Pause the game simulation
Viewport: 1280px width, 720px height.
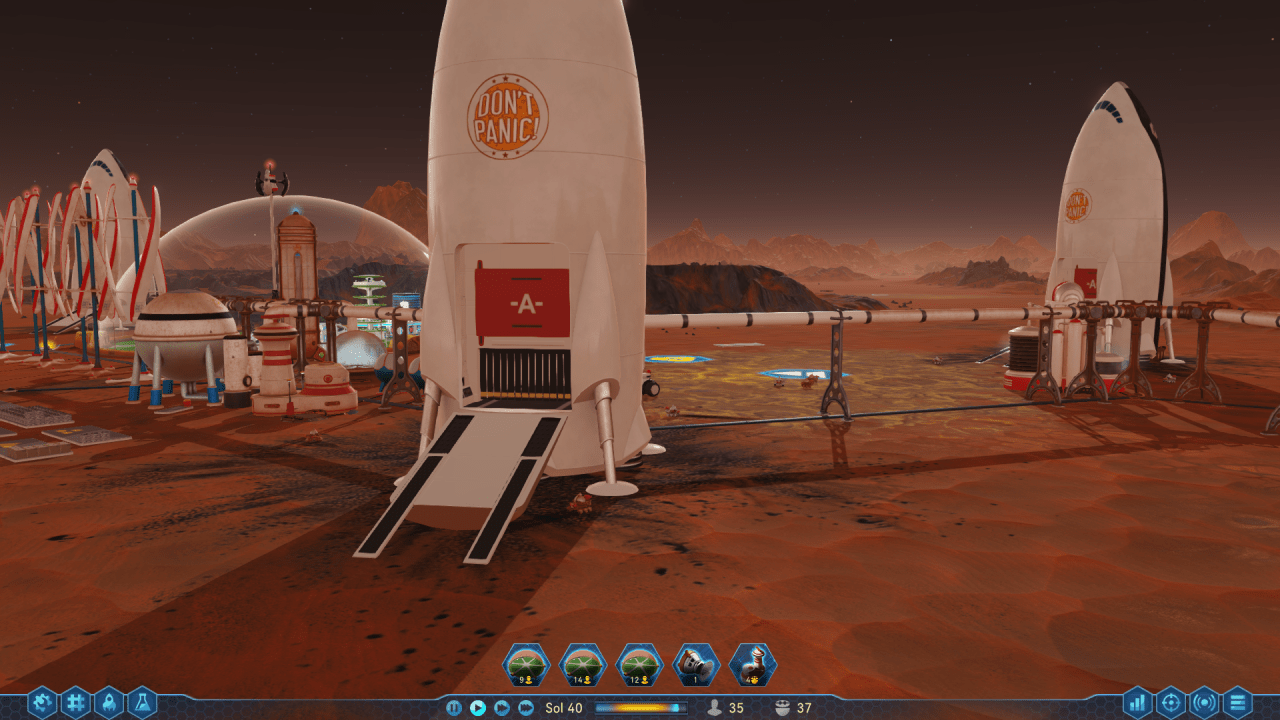coord(454,707)
